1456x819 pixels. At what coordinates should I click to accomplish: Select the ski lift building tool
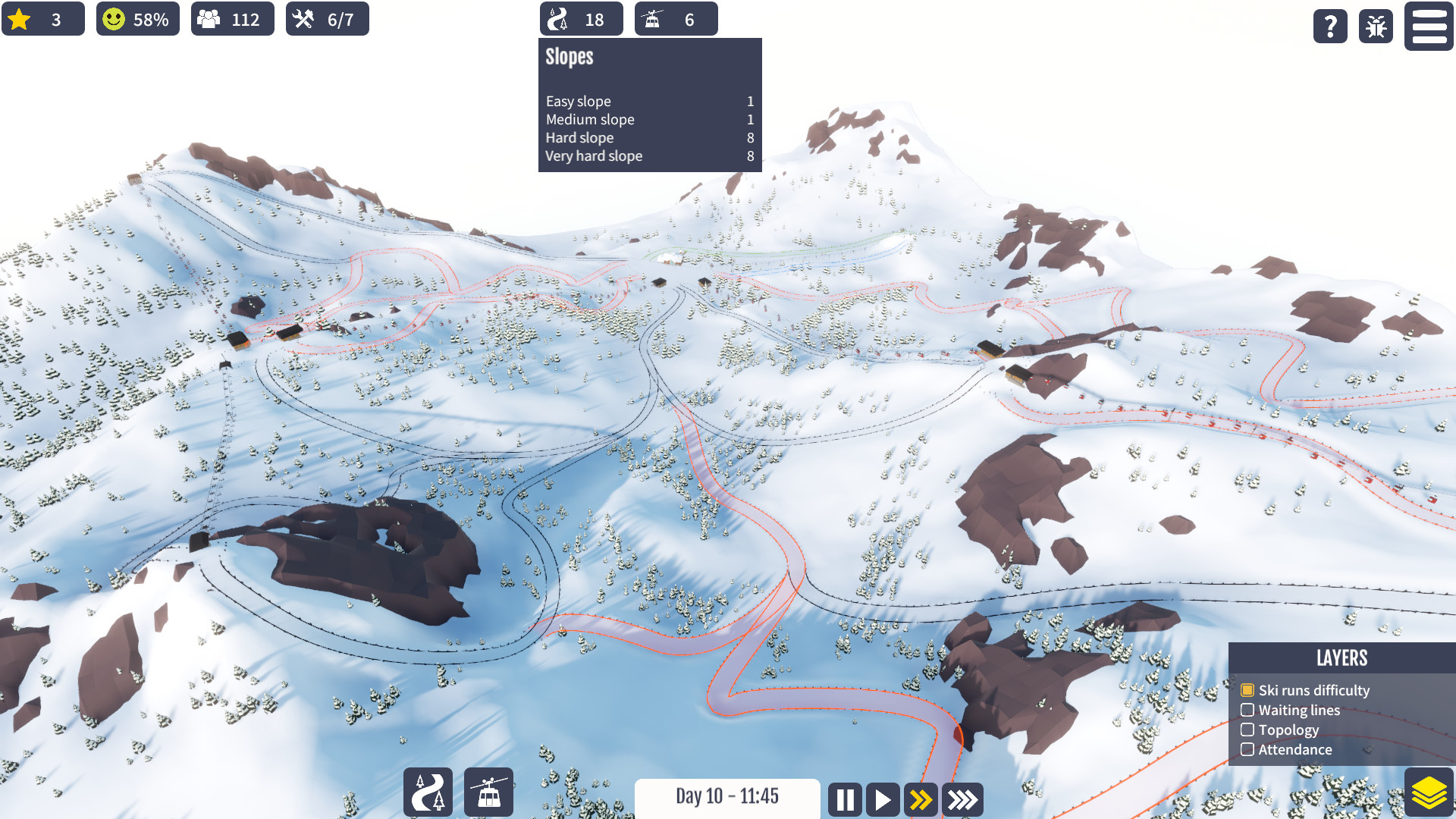(489, 792)
